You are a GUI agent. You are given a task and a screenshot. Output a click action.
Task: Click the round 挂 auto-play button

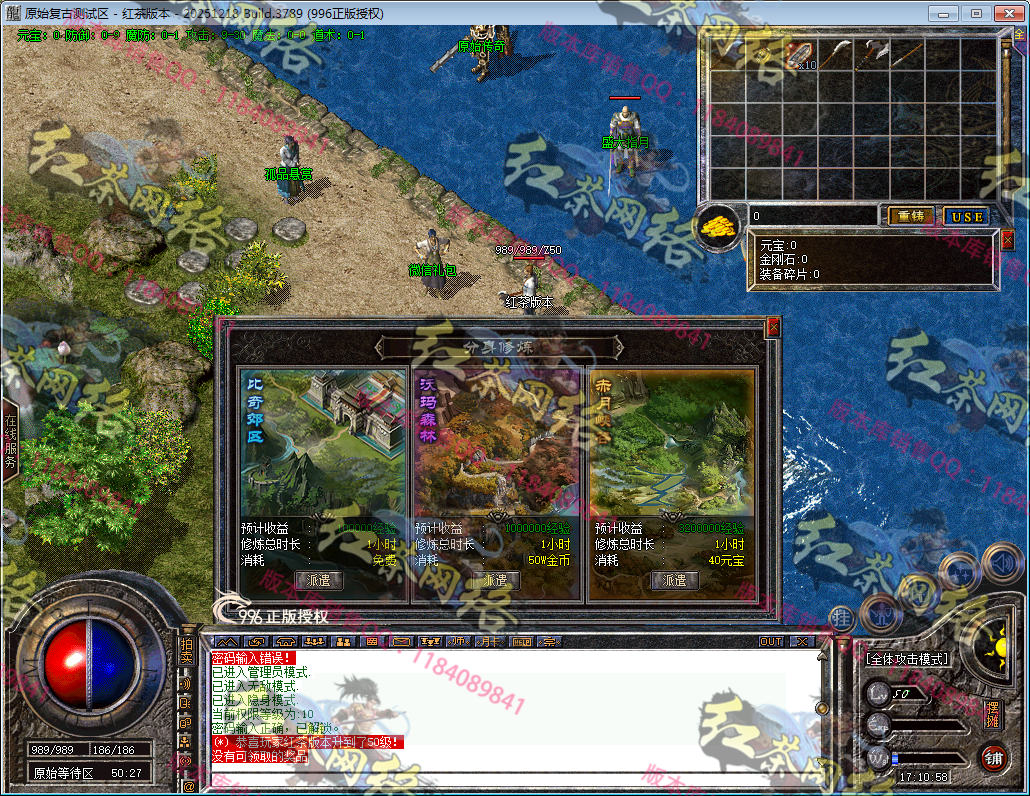click(x=842, y=618)
